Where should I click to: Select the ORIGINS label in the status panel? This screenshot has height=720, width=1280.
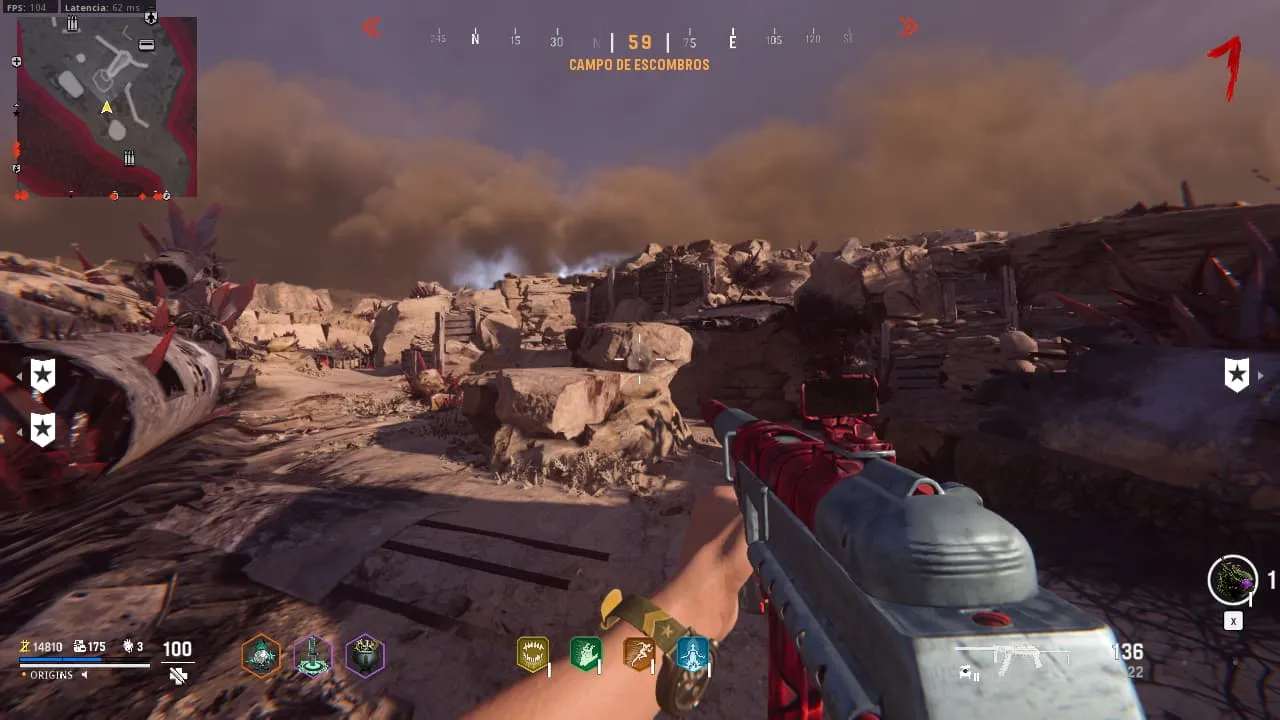[x=51, y=675]
